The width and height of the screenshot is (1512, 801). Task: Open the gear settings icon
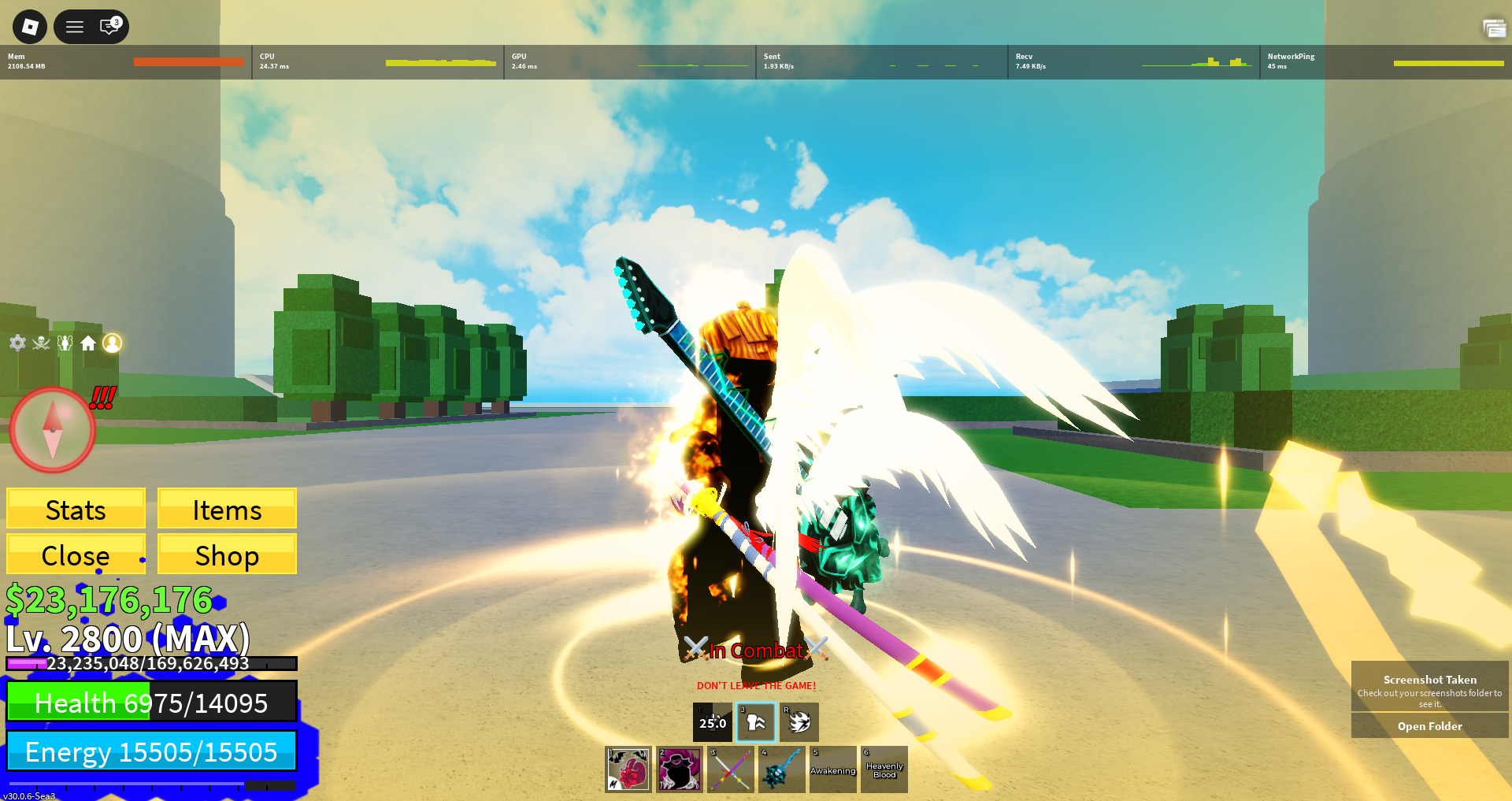click(17, 343)
